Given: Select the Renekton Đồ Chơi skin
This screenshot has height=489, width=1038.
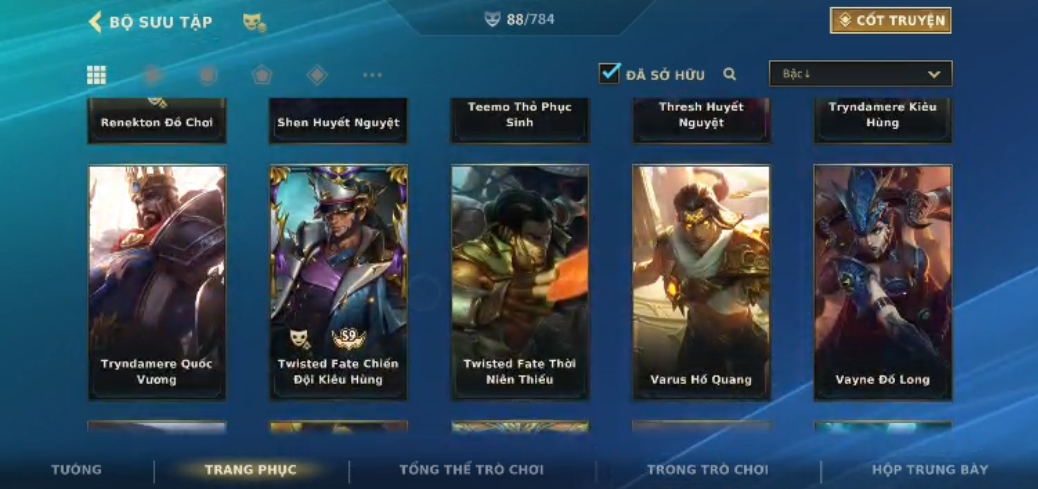Looking at the screenshot, I should coord(157,121).
